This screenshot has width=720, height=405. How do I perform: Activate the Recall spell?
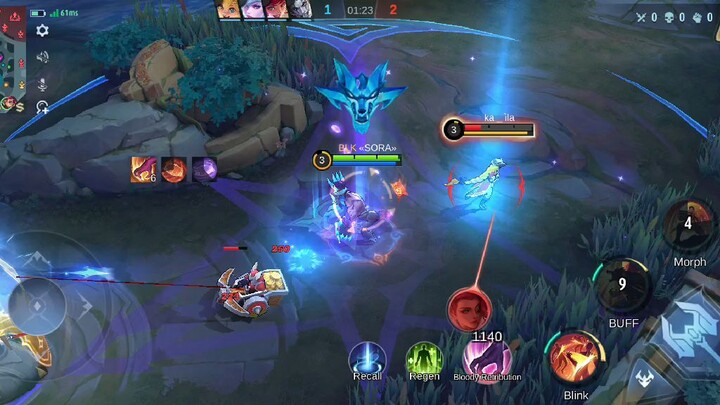tap(367, 360)
